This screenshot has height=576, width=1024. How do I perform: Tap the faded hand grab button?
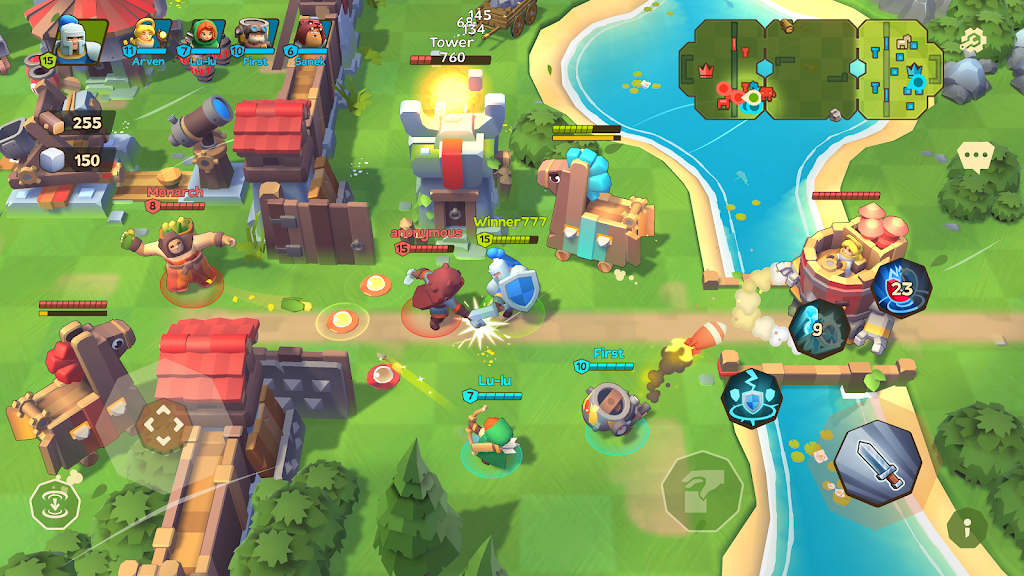click(703, 491)
